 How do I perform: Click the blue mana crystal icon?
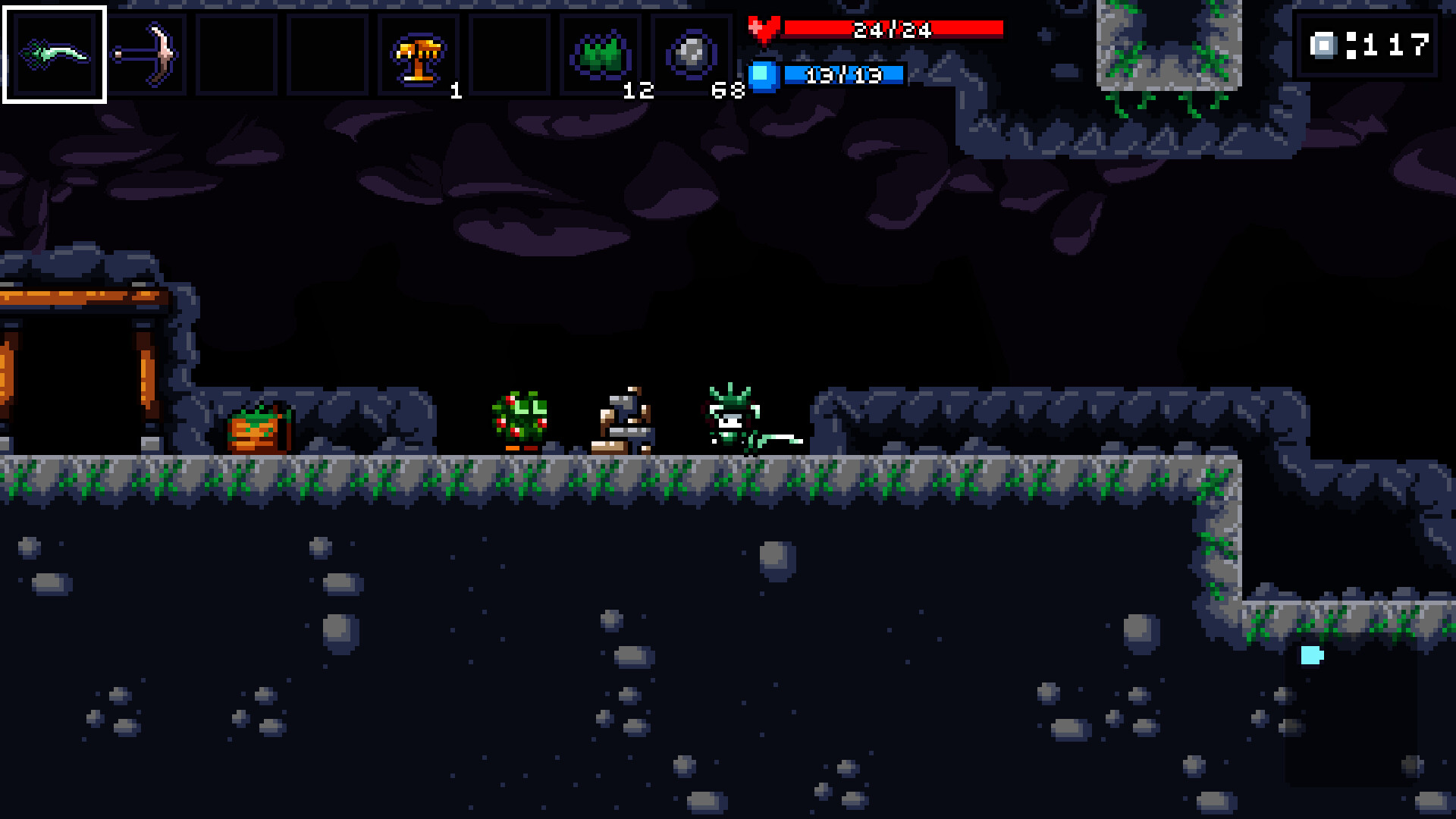tap(764, 76)
